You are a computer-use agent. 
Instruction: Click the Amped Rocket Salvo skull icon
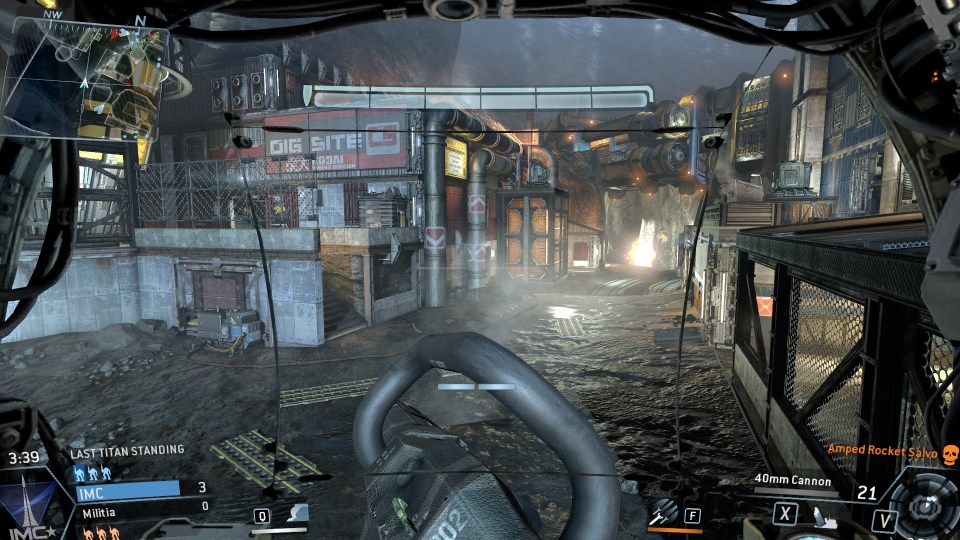[949, 453]
